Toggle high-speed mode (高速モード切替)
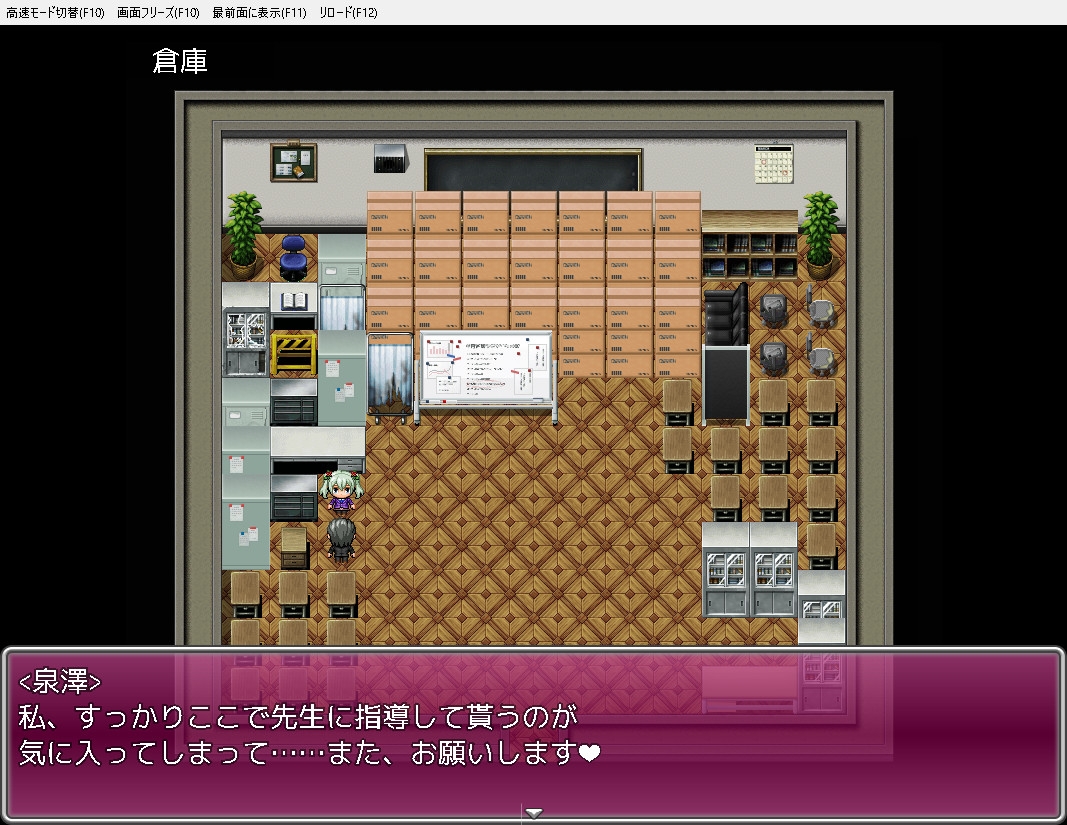1067x825 pixels. tap(55, 13)
